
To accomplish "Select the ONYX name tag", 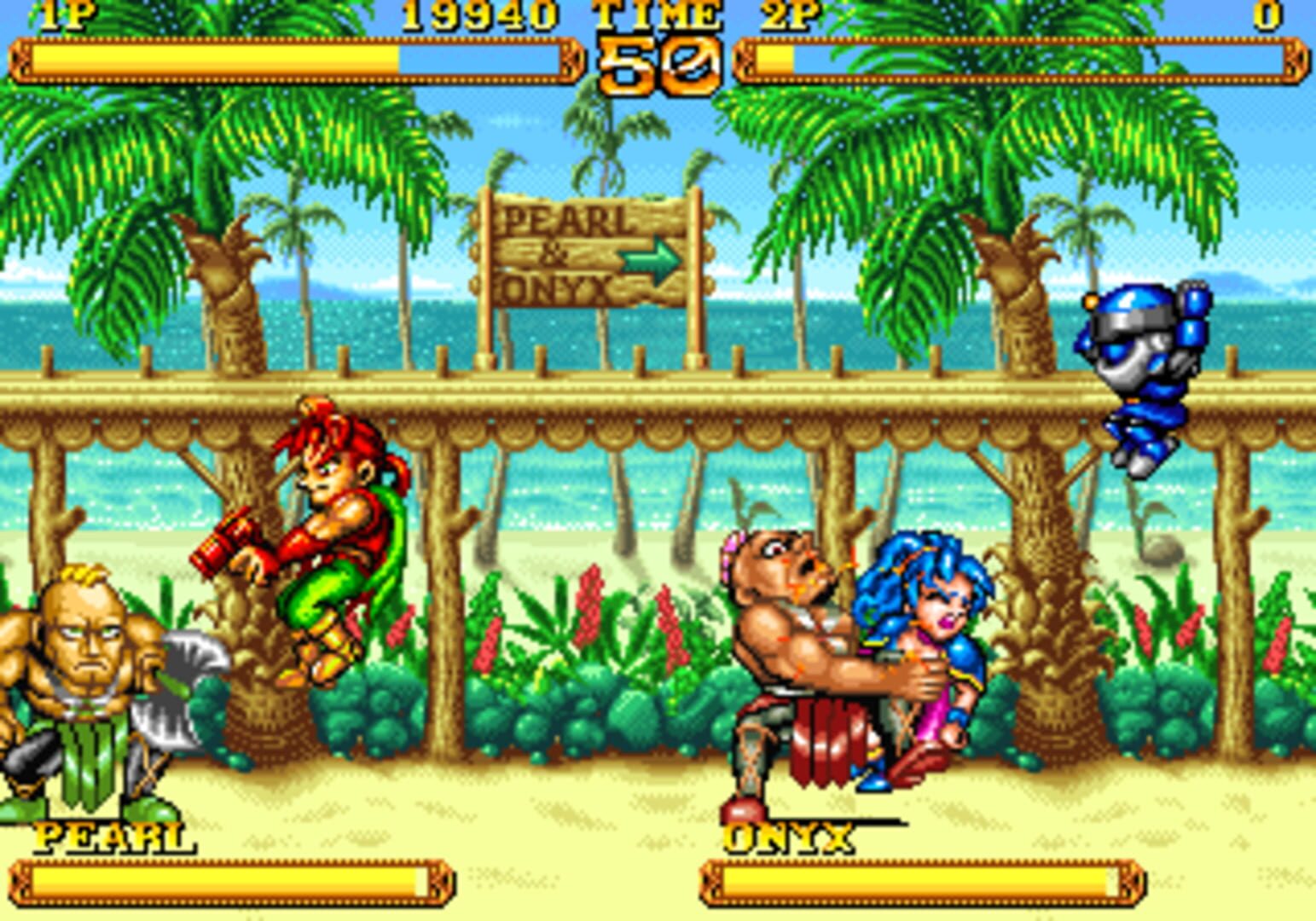I will [789, 838].
